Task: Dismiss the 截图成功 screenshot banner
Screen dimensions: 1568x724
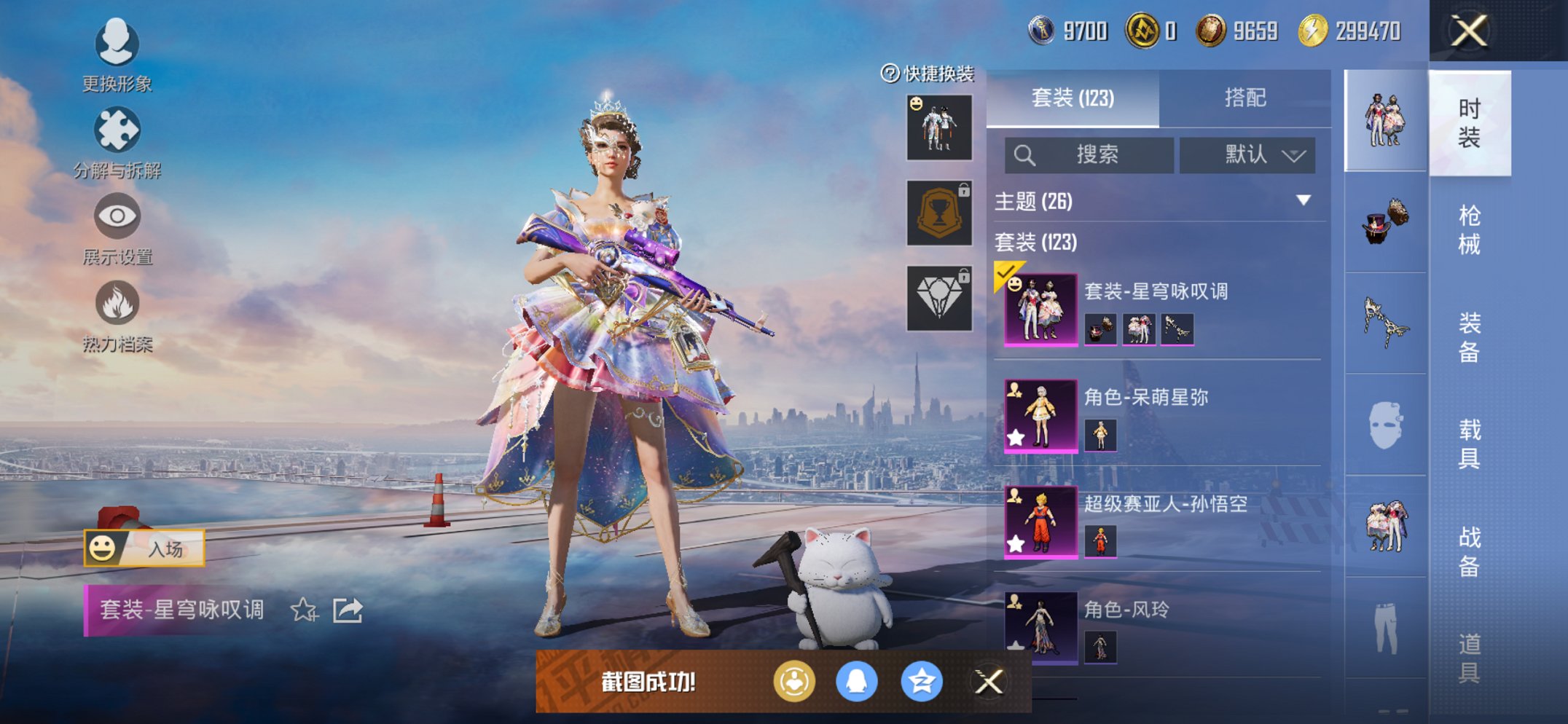Action: [x=989, y=682]
